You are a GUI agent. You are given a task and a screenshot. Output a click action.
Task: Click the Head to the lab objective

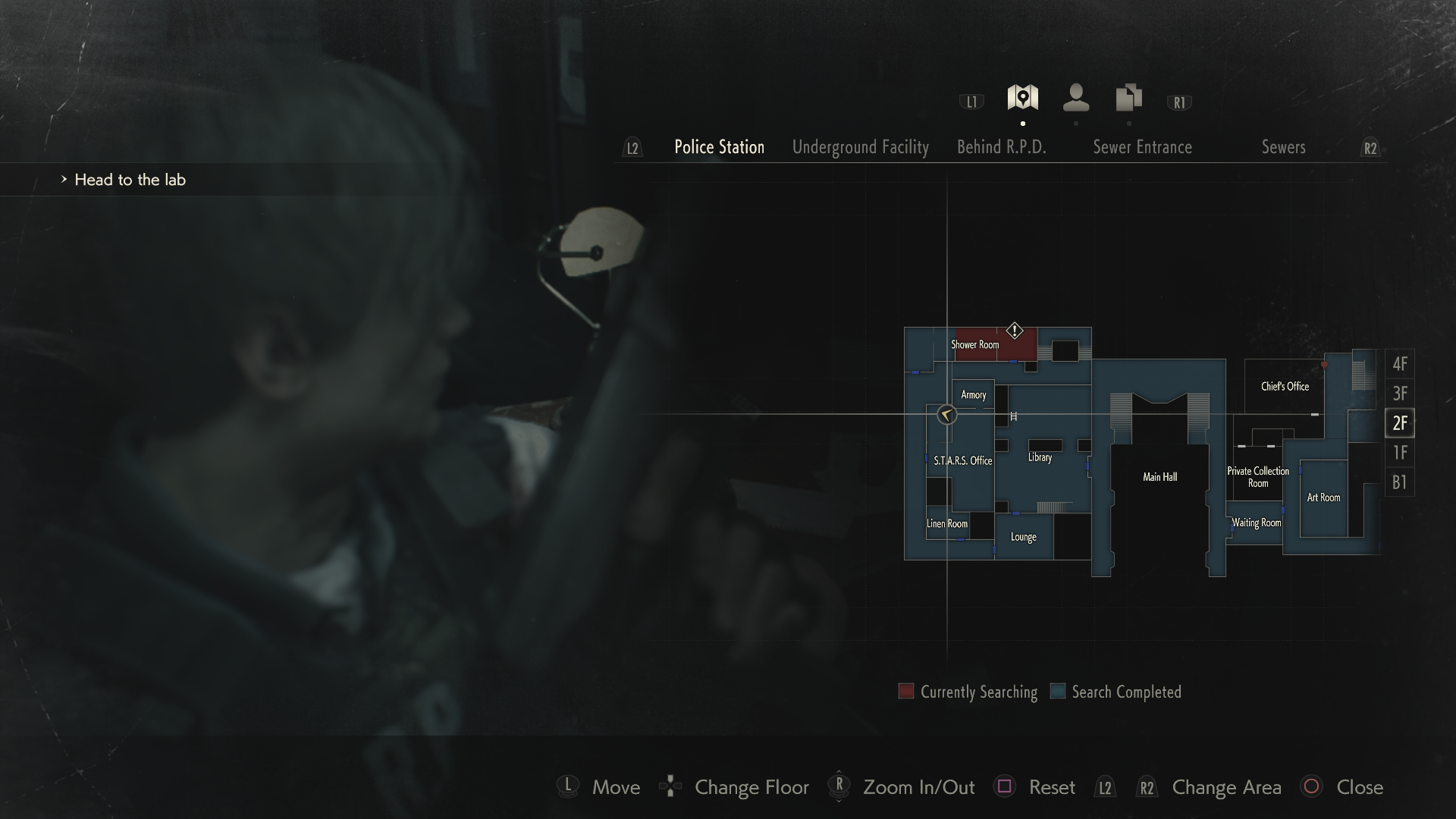130,180
